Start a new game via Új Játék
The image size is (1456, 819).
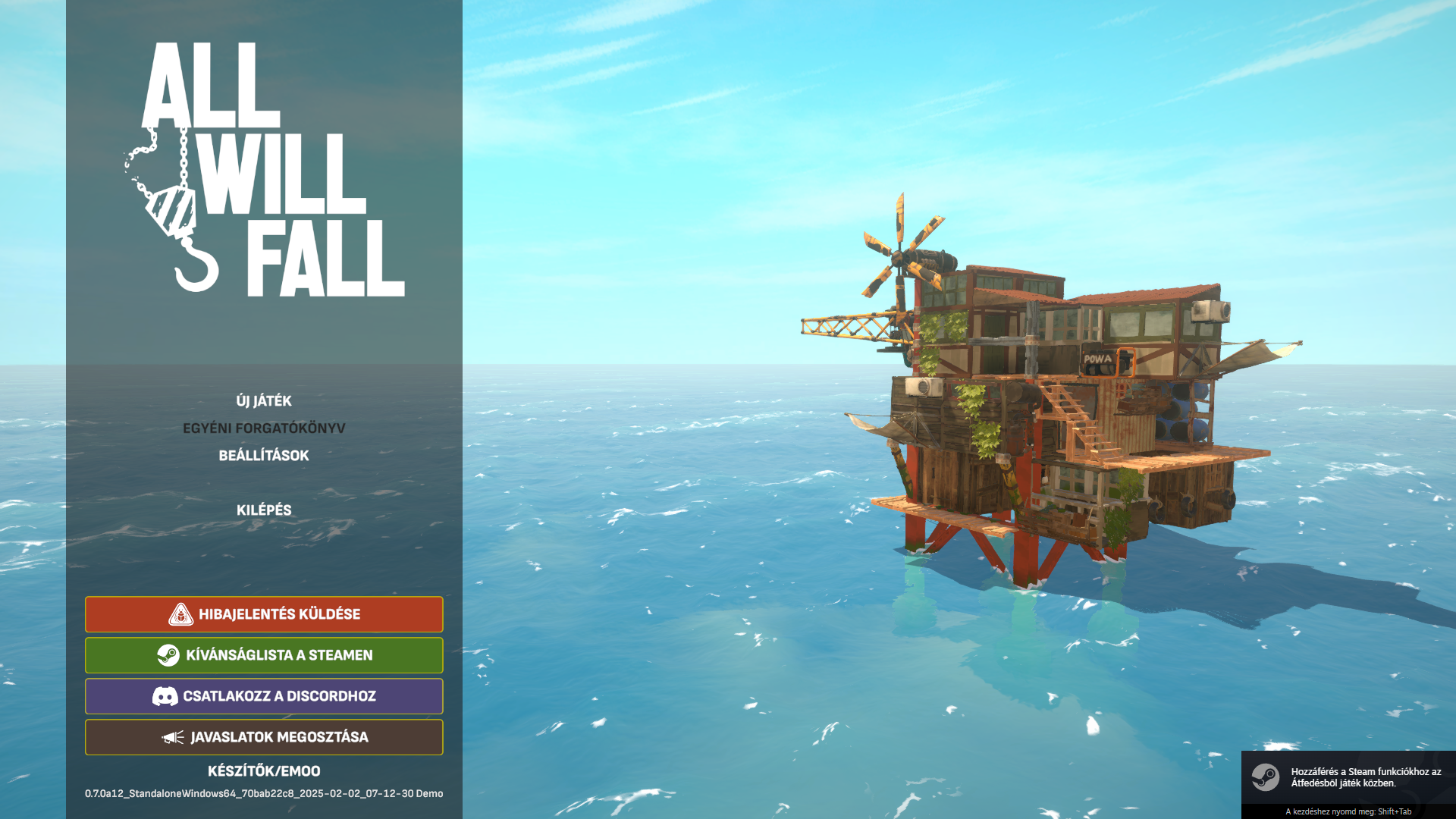click(264, 400)
